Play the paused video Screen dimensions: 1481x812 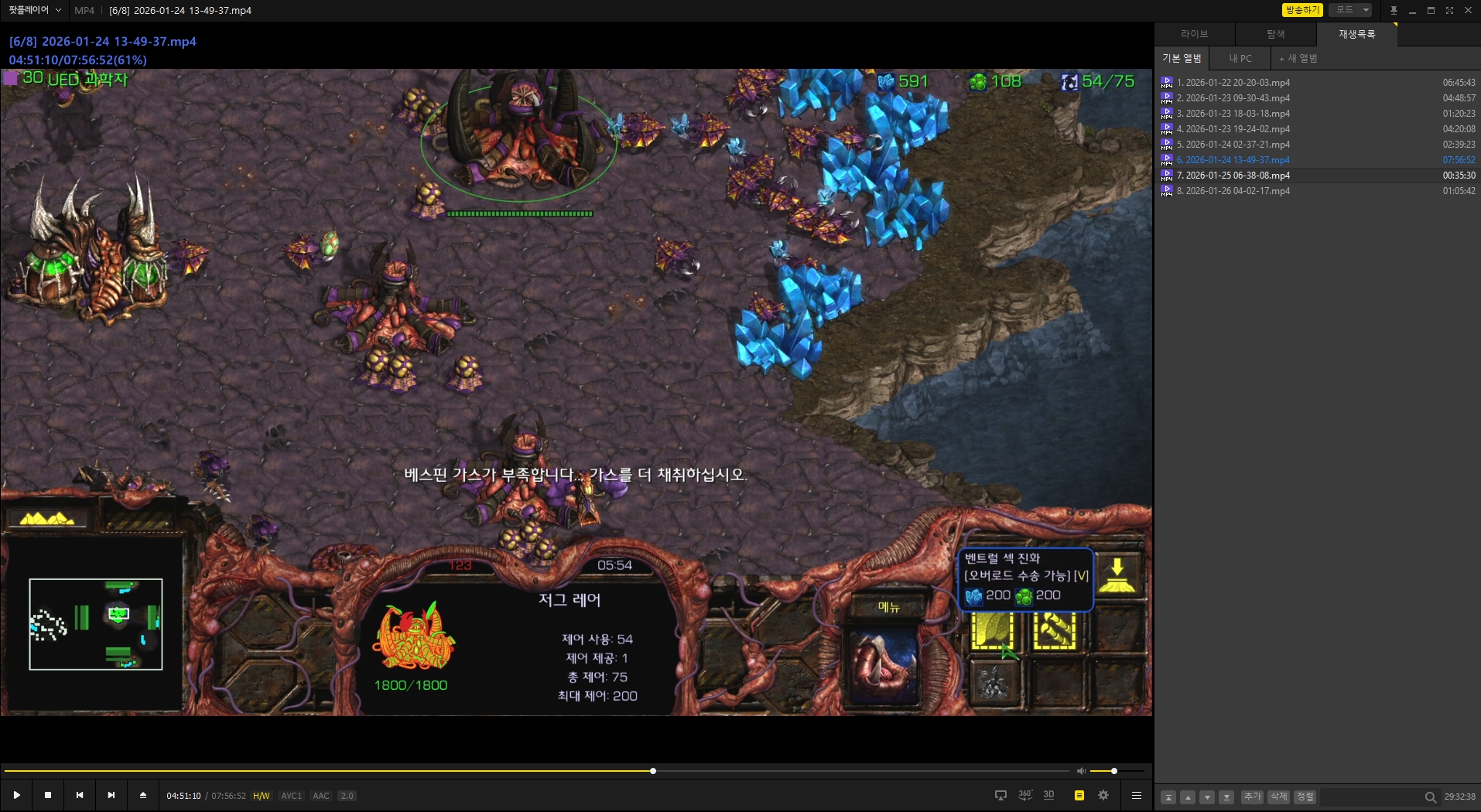coord(17,795)
